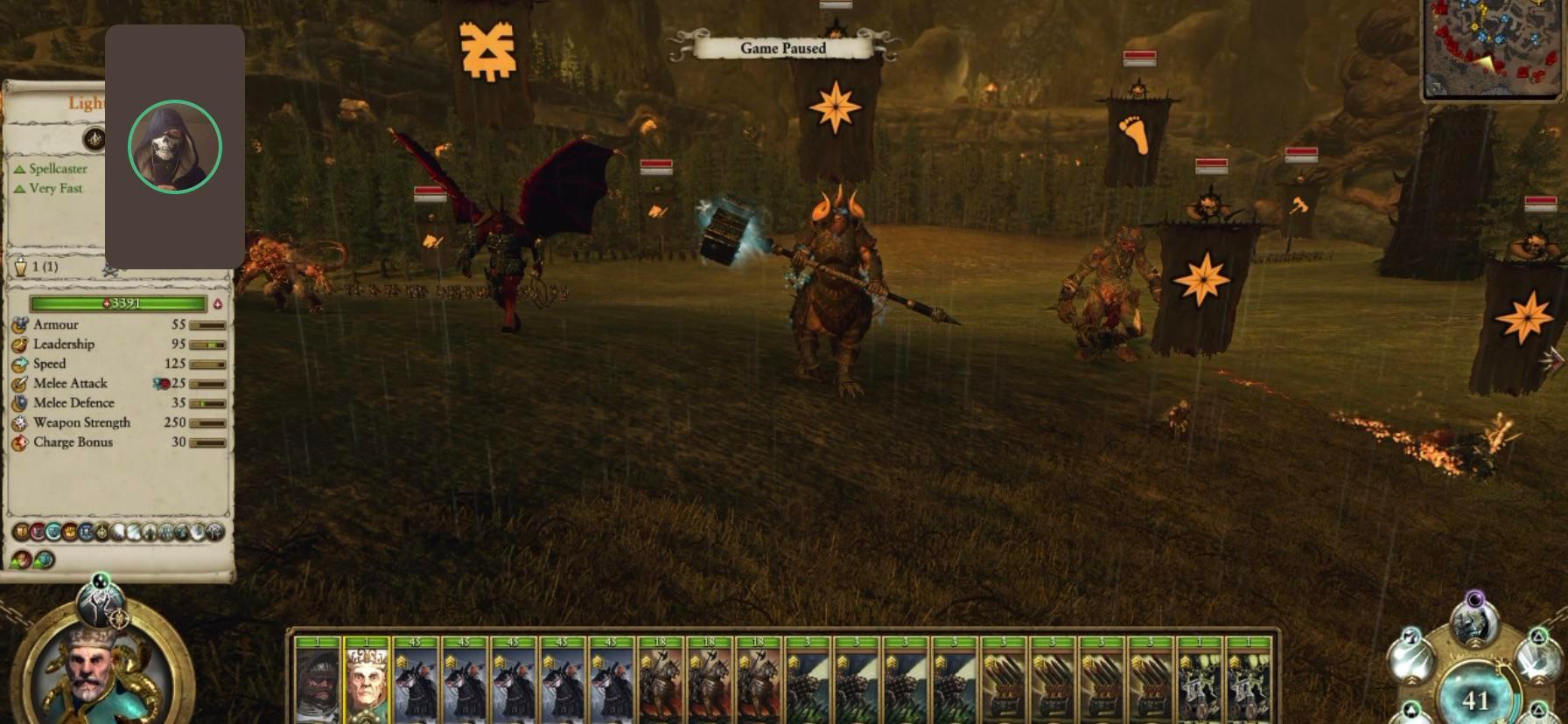Activate the first passive ability on the second row
Screen dimensions: 1568x724
click(21, 560)
